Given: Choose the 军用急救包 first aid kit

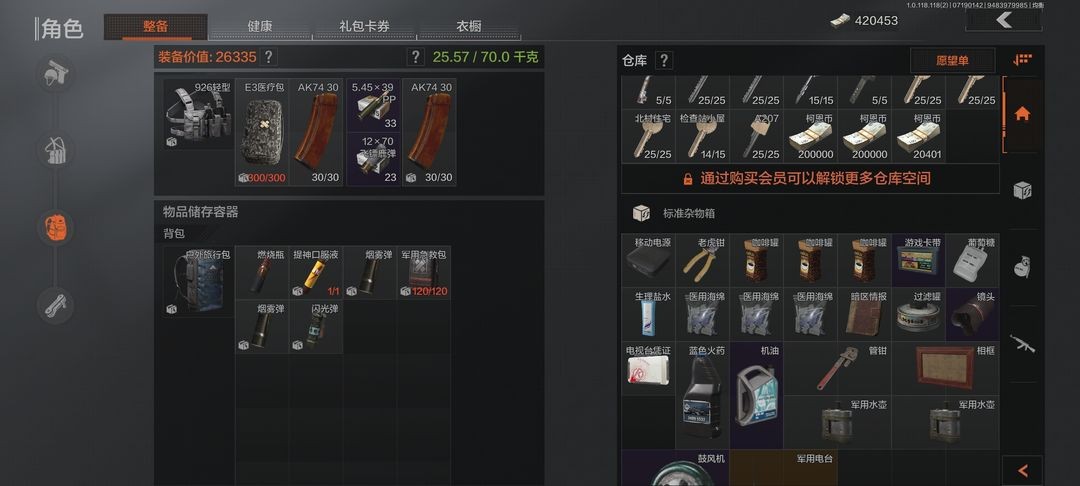Looking at the screenshot, I should (425, 273).
